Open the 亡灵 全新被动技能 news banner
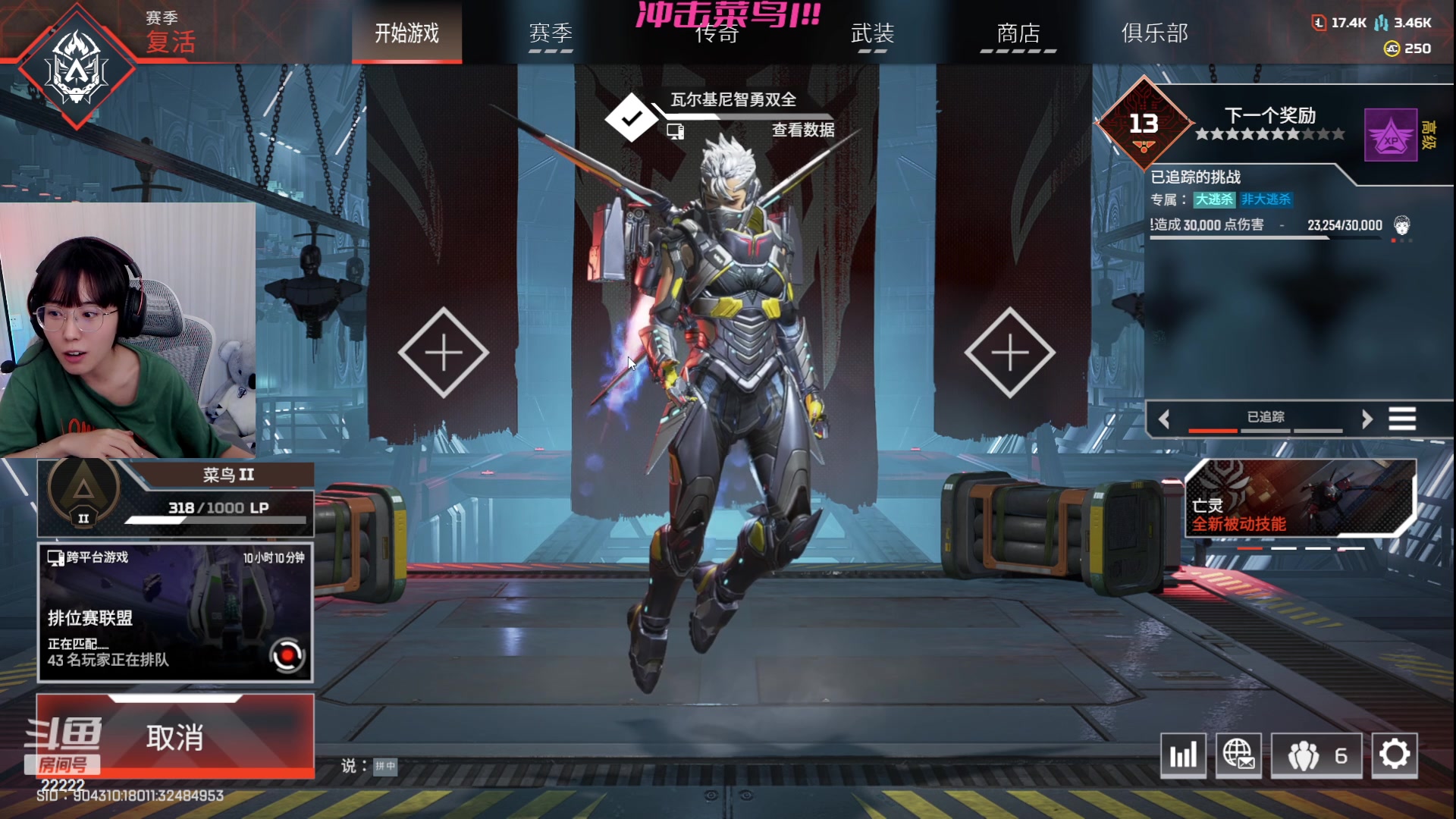 pos(1300,497)
